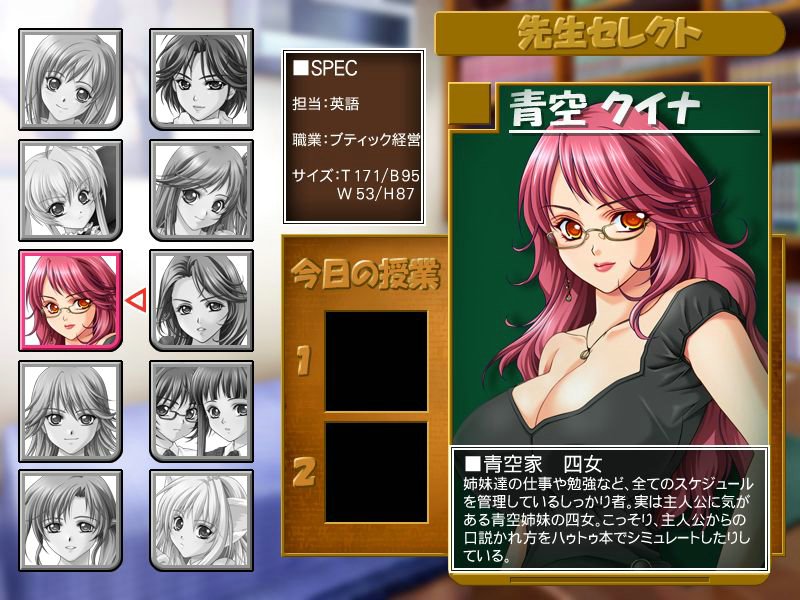Click the empty lesson slot number 2
The height and width of the screenshot is (600, 800).
[x=376, y=472]
